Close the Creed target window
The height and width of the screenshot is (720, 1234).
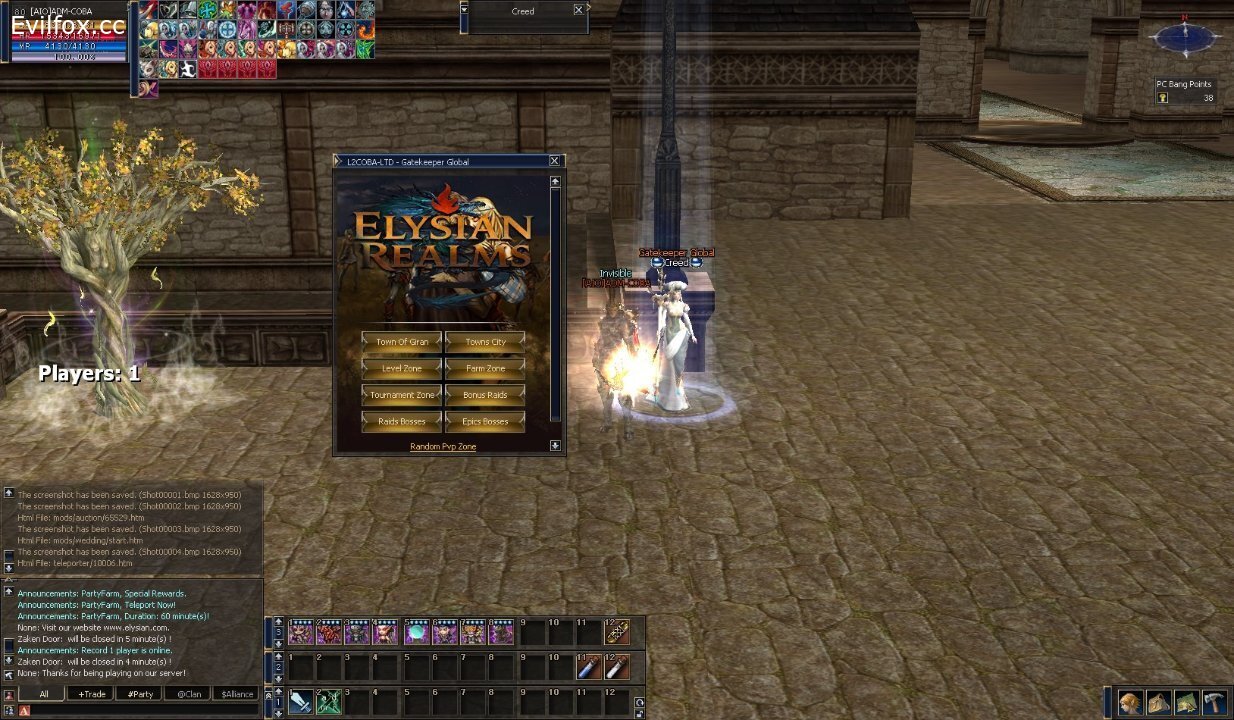pyautogui.click(x=578, y=10)
